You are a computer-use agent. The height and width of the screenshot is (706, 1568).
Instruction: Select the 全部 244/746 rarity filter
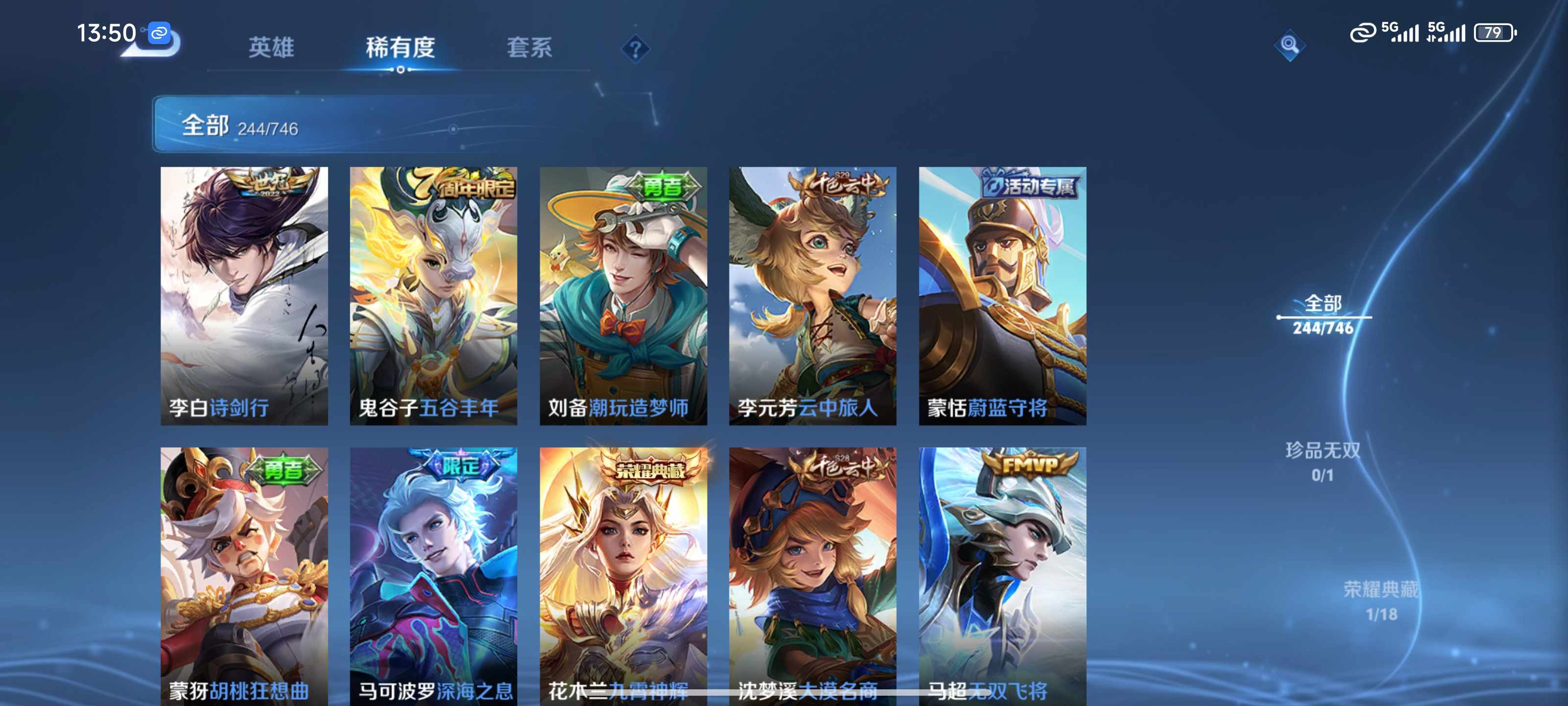(1323, 315)
